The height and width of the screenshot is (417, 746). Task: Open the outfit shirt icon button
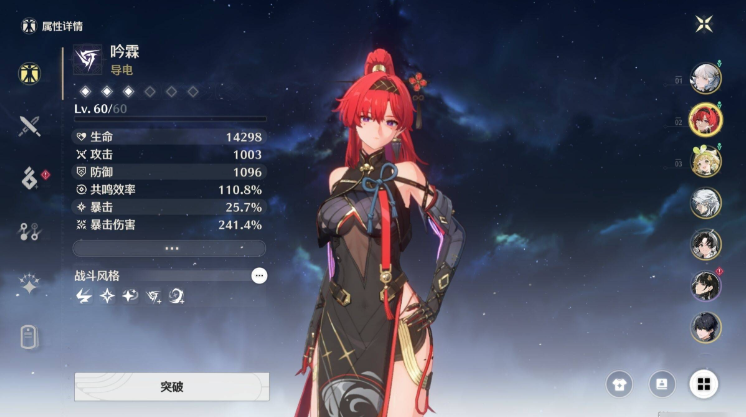tap(619, 383)
